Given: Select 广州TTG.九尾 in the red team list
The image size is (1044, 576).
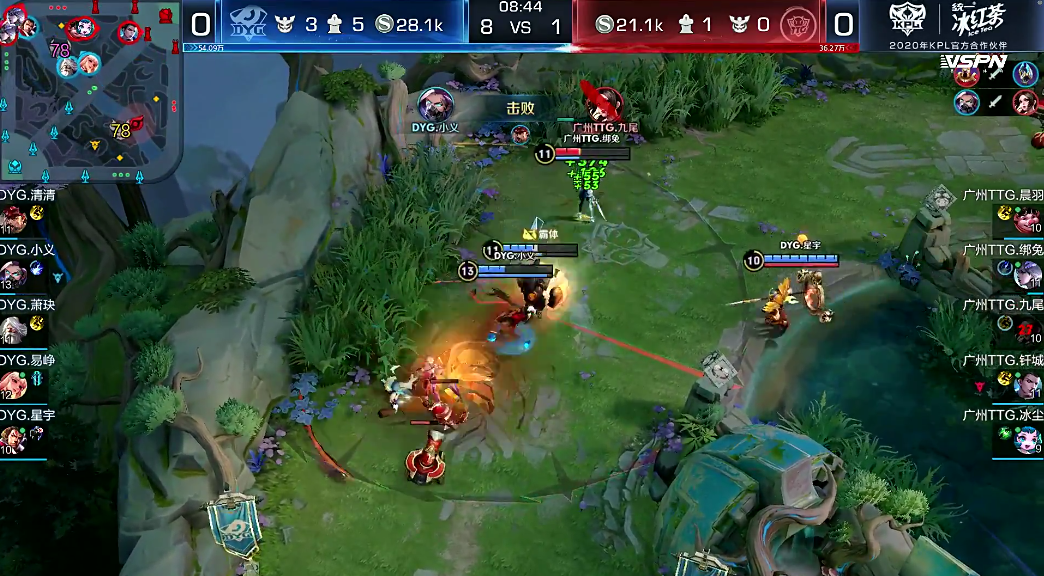Looking at the screenshot, I should point(1002,320).
